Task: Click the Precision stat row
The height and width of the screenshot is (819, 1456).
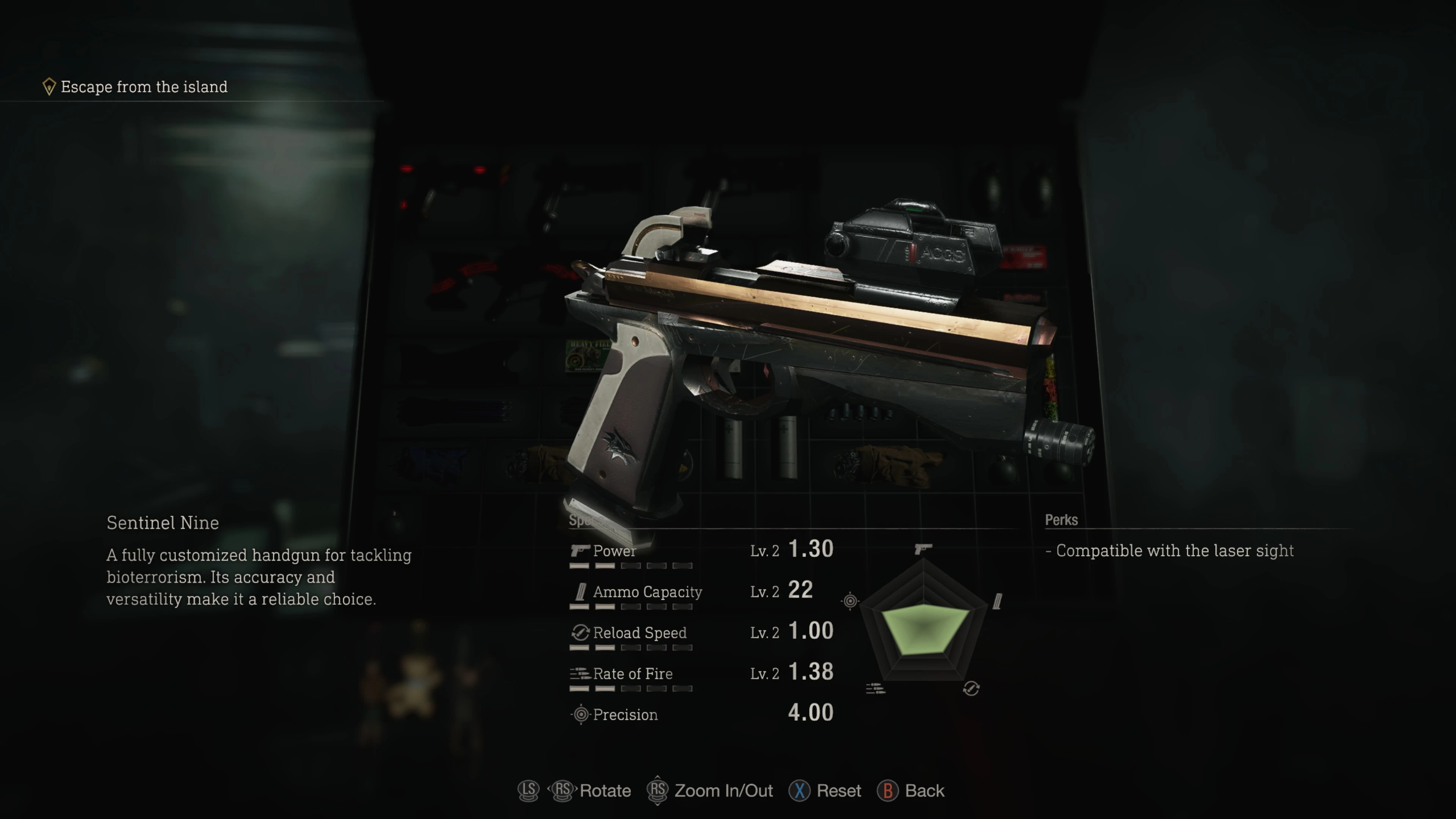Action: 701,714
